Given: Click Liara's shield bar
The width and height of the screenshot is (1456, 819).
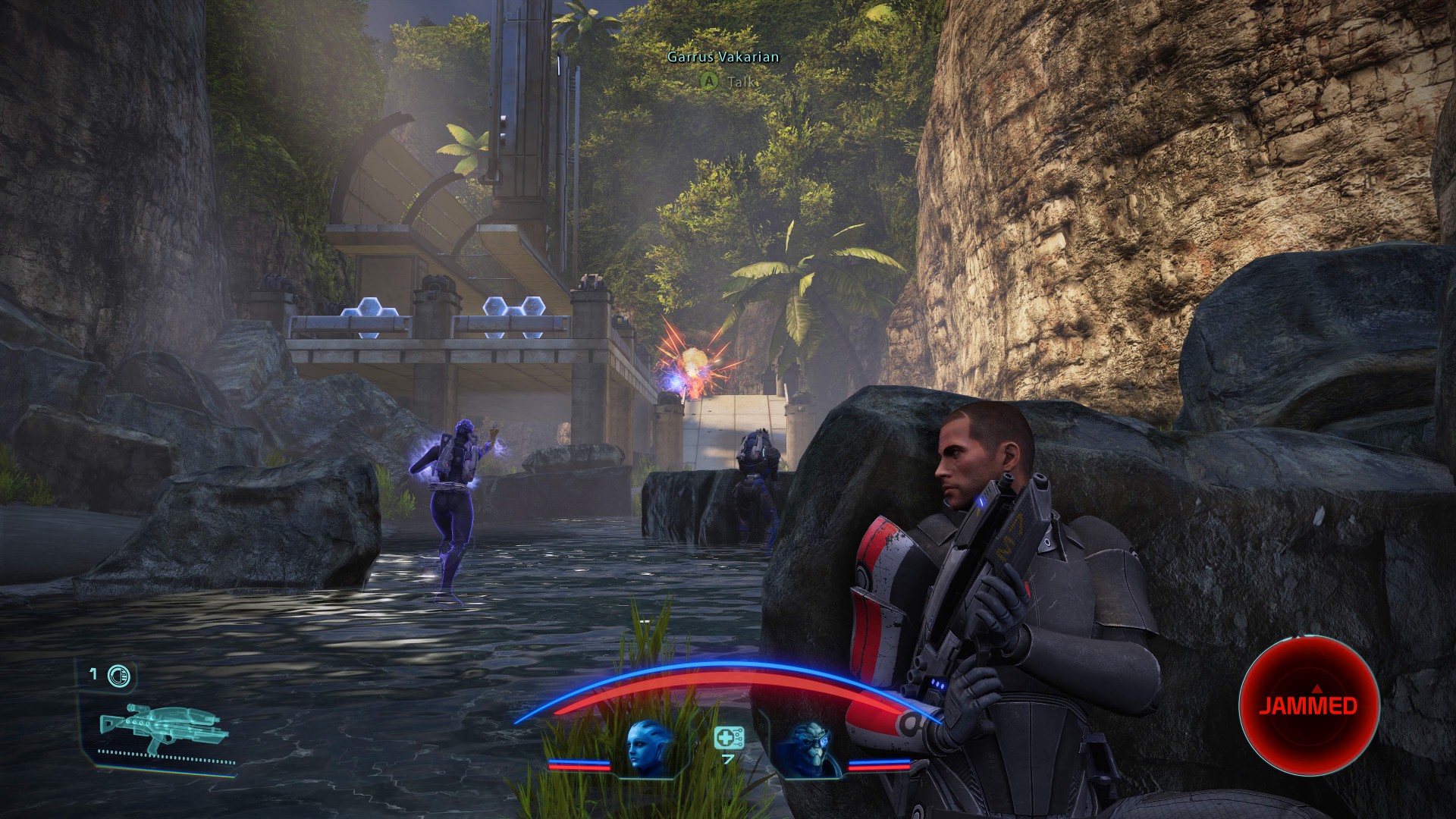Looking at the screenshot, I should [x=580, y=761].
